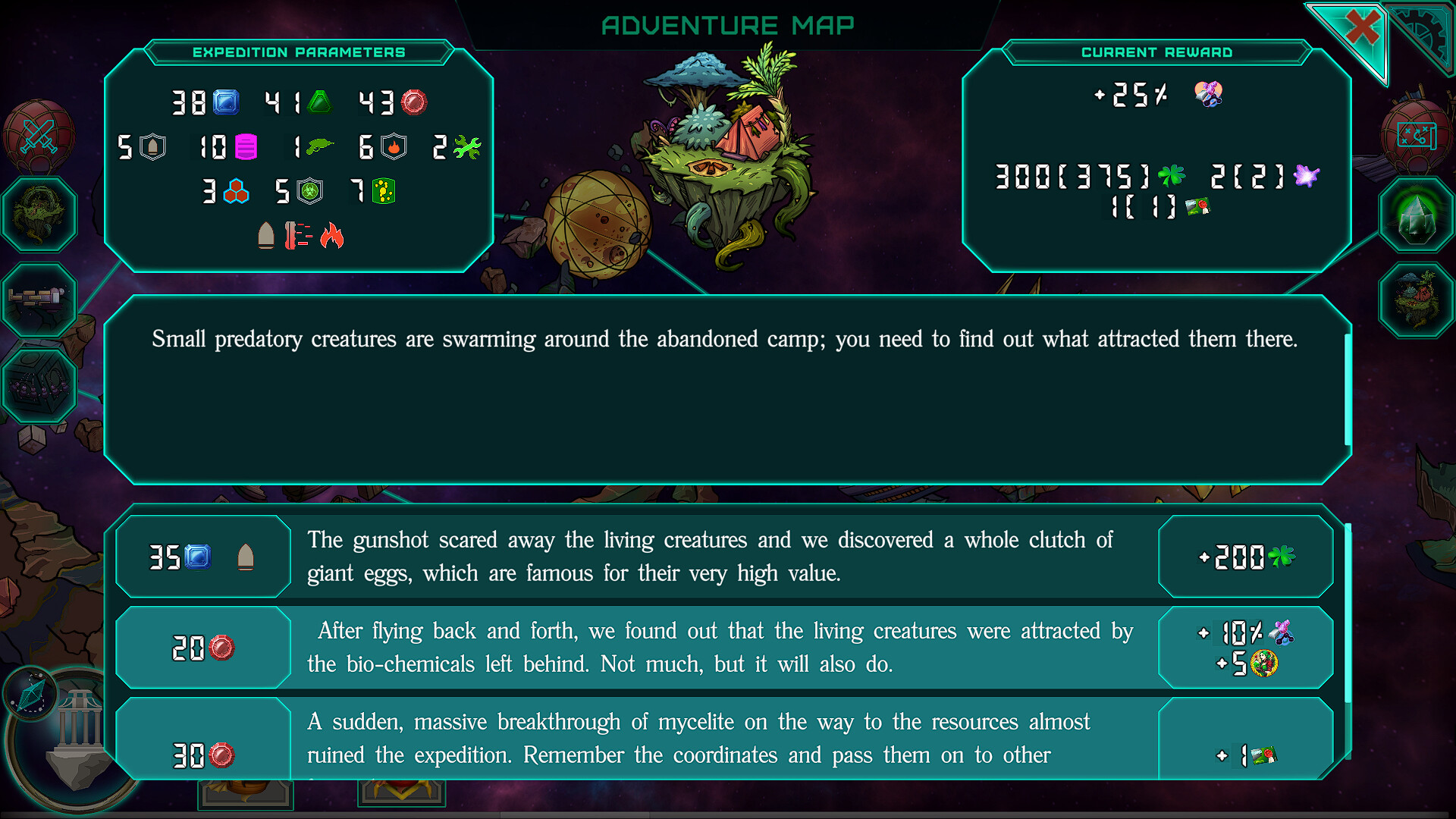This screenshot has width=1456, height=819.
Task: Select the floating island camp icon
Action: [1417, 298]
